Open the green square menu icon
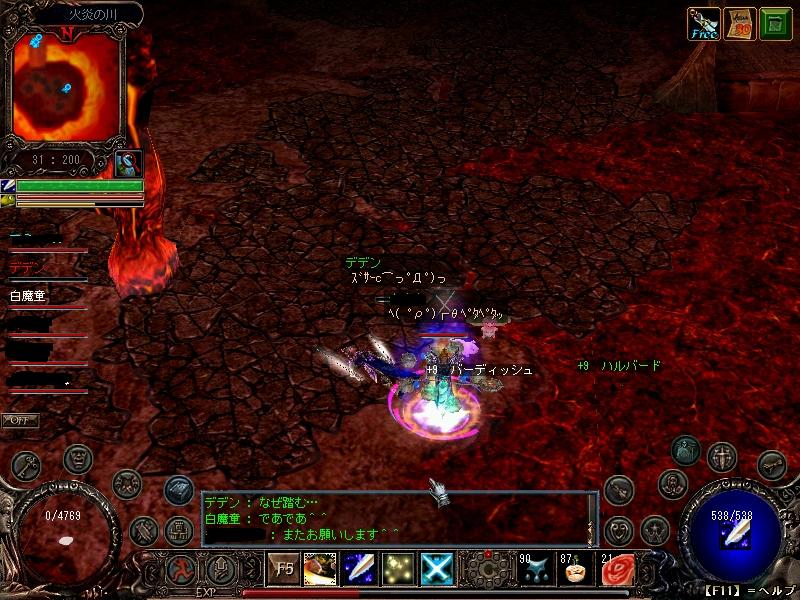Screen dimensions: 800x600 pyautogui.click(x=774, y=23)
